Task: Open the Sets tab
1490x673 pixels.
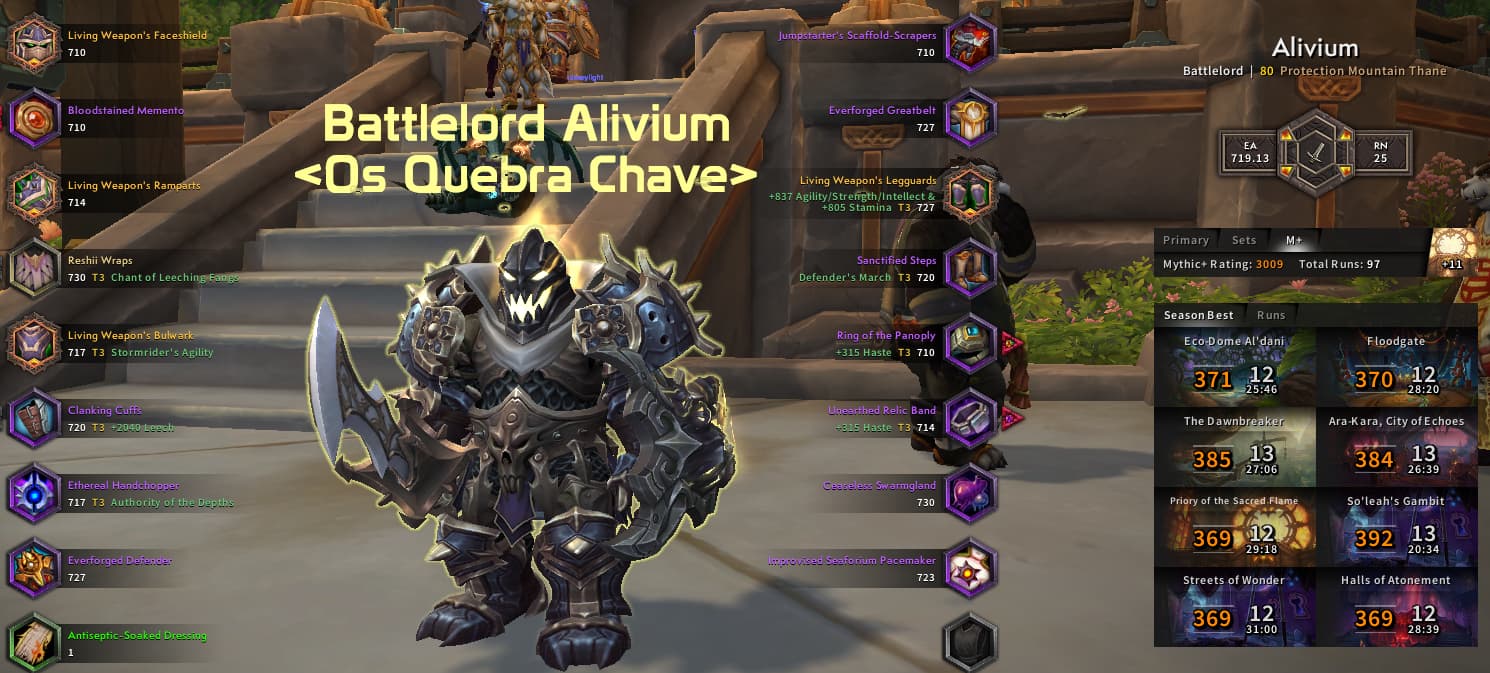Action: (1244, 240)
